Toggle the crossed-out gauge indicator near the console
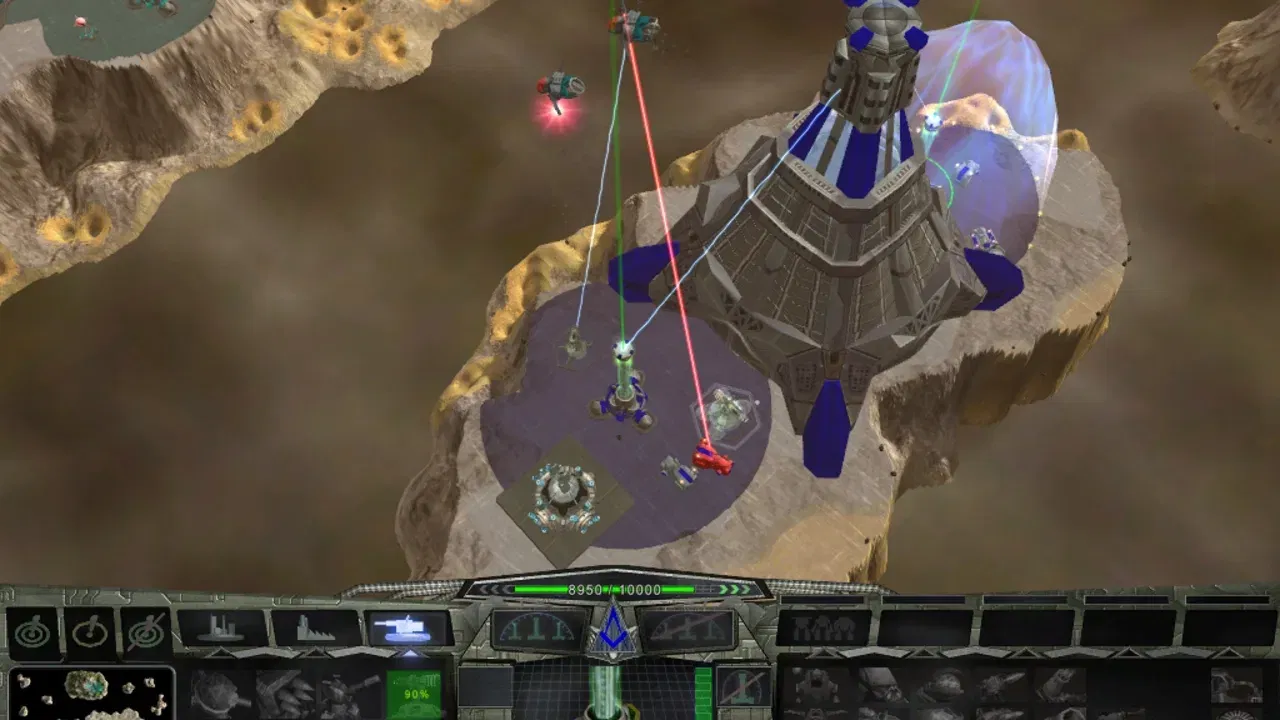This screenshot has width=1280, height=720. [x=745, y=687]
